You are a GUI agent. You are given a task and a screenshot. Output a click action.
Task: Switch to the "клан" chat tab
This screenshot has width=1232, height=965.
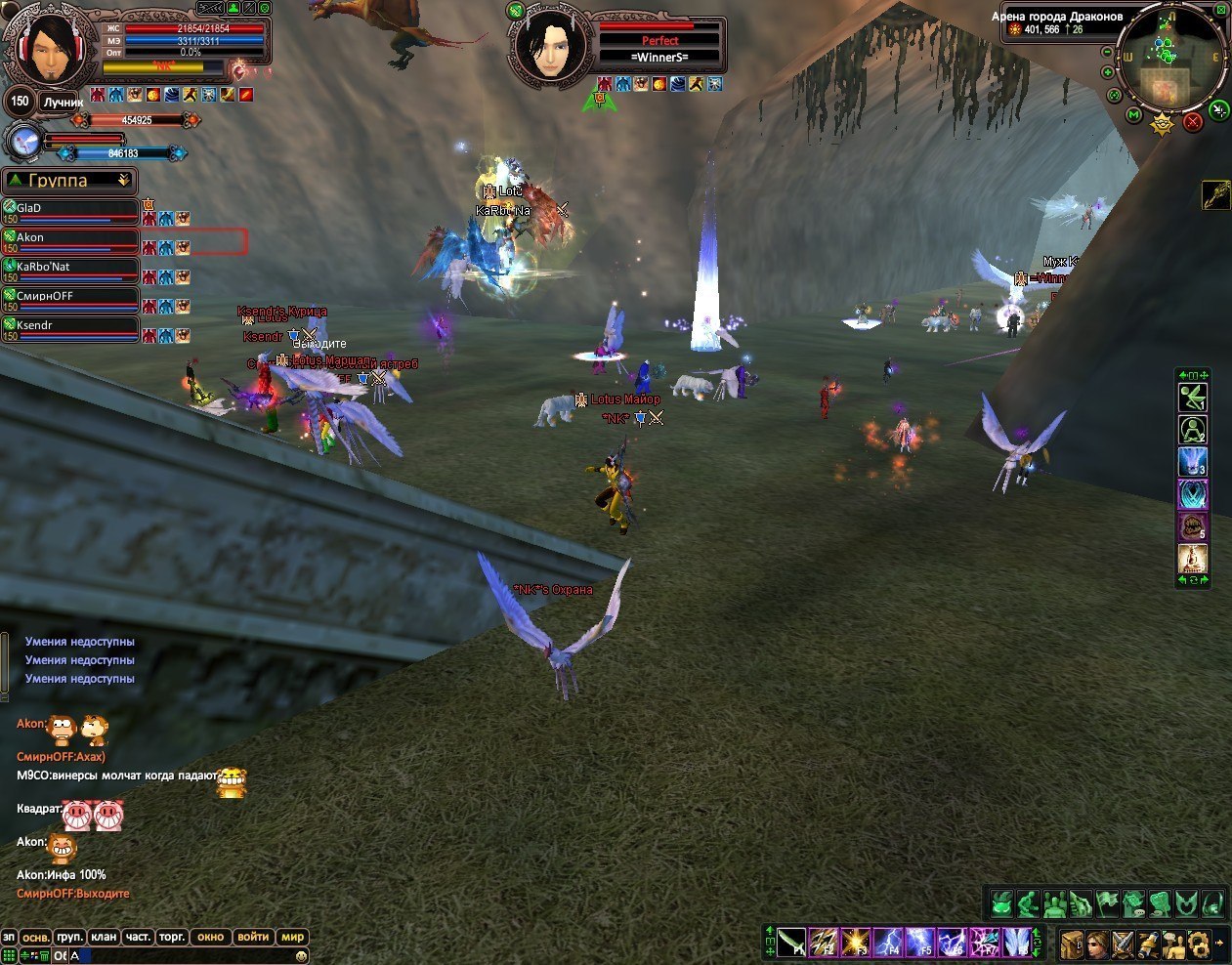click(105, 937)
